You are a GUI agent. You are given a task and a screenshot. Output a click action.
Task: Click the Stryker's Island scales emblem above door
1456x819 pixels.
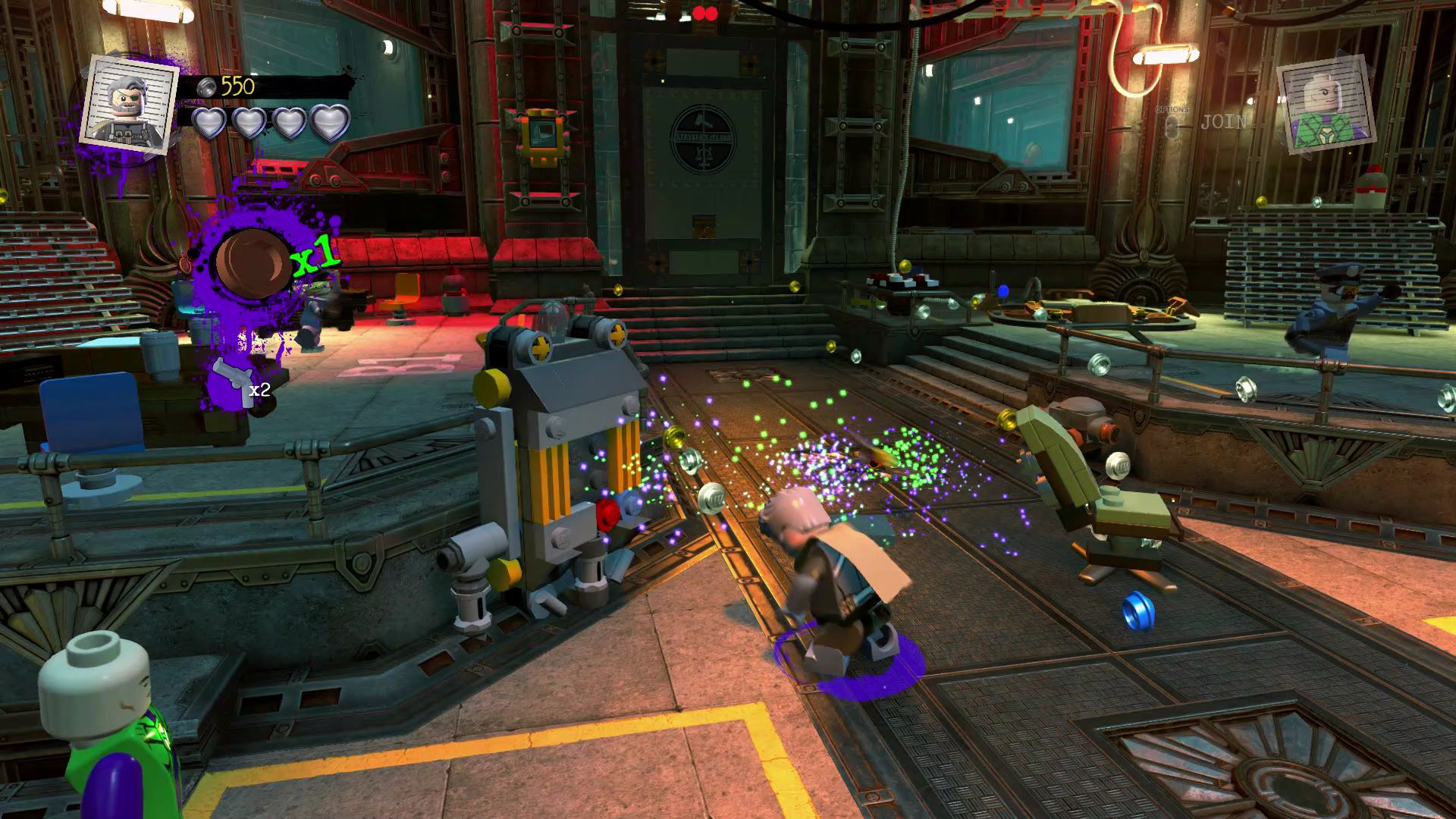coord(704,139)
